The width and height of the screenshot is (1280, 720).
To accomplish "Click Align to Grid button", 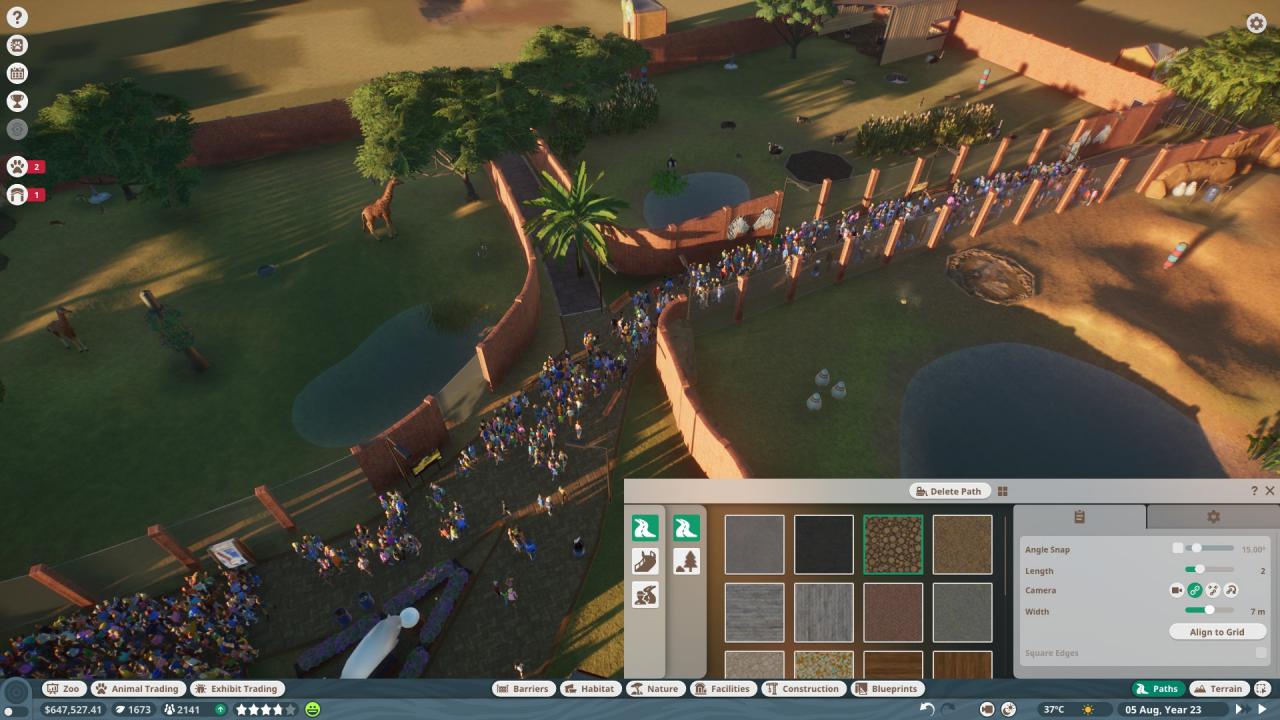I will click(x=1217, y=632).
